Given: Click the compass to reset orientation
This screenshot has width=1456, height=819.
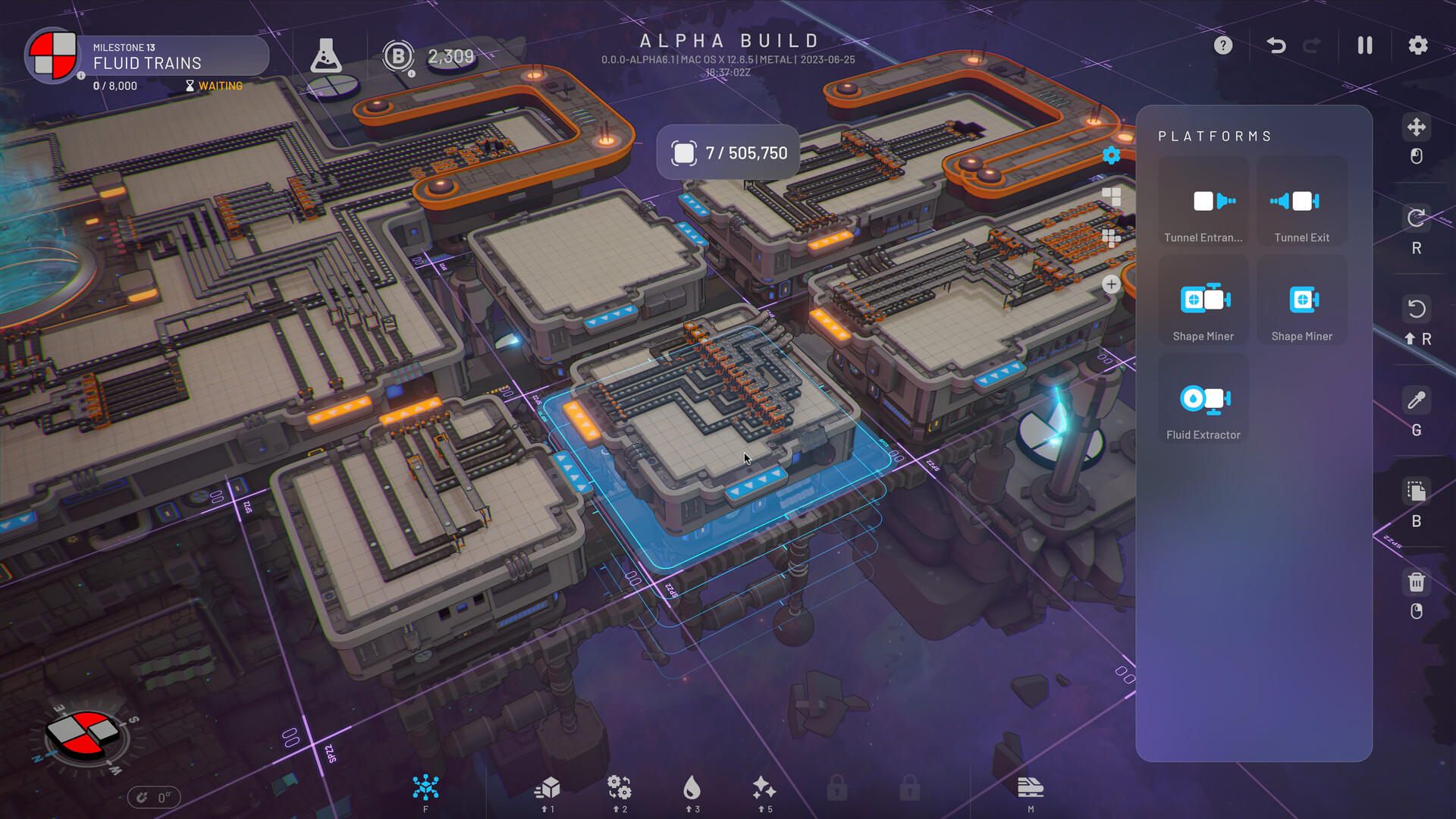Looking at the screenshot, I should [x=83, y=732].
